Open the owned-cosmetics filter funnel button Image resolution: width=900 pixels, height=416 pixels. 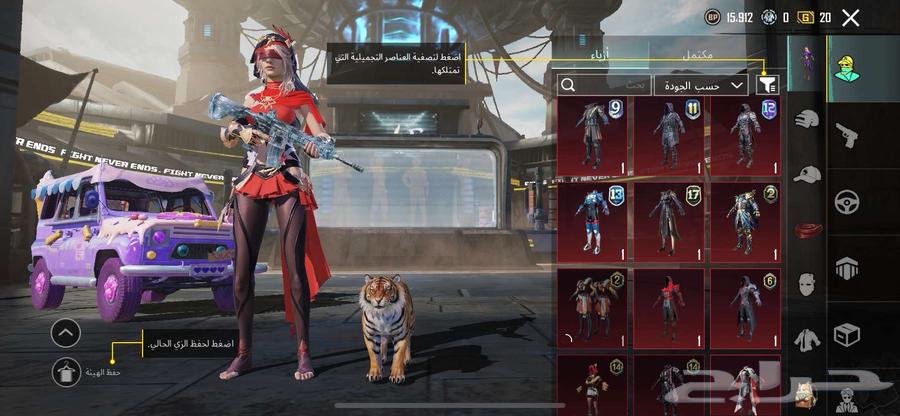770,85
